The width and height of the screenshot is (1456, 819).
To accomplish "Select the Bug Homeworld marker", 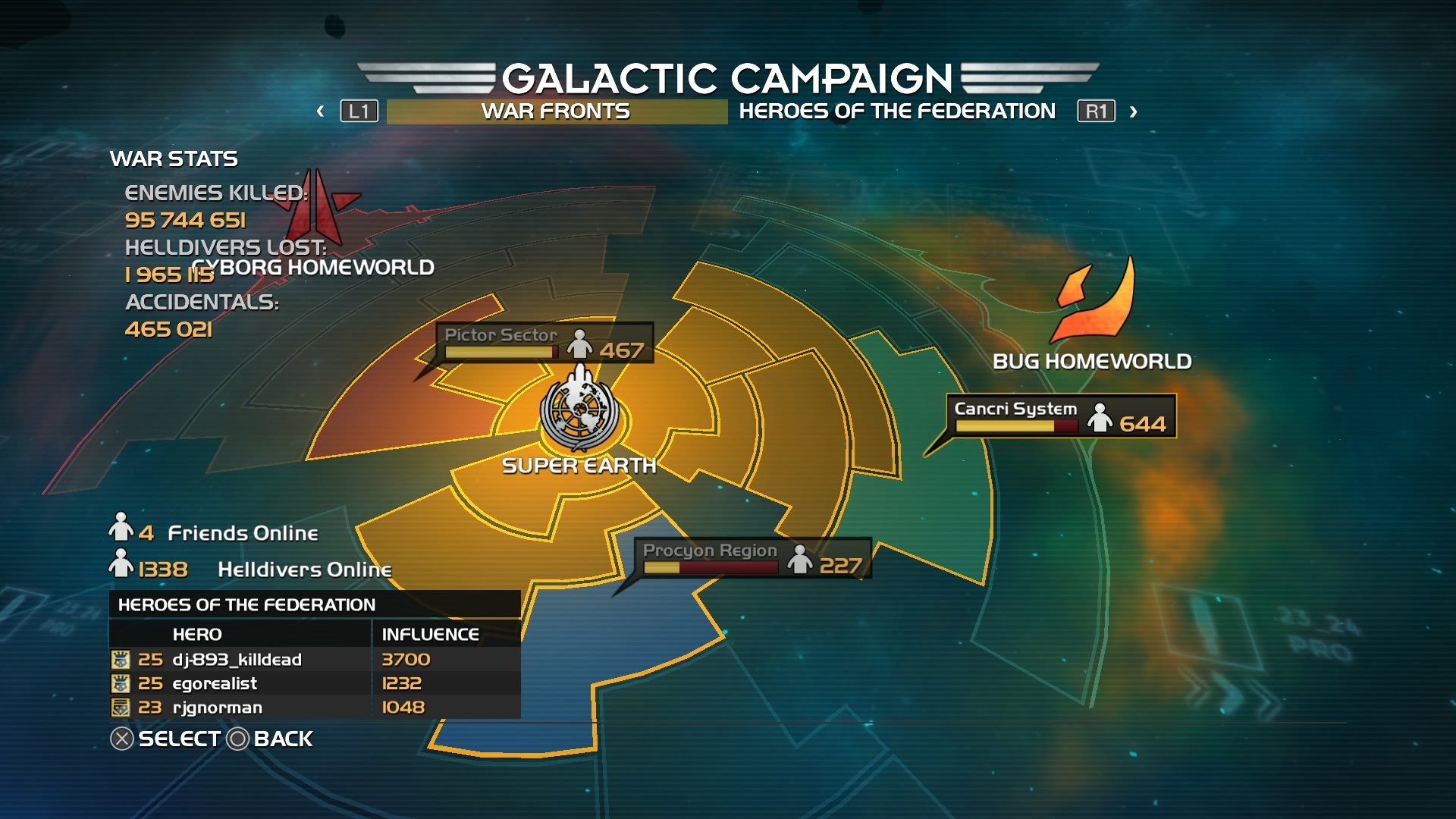I will (x=1093, y=303).
